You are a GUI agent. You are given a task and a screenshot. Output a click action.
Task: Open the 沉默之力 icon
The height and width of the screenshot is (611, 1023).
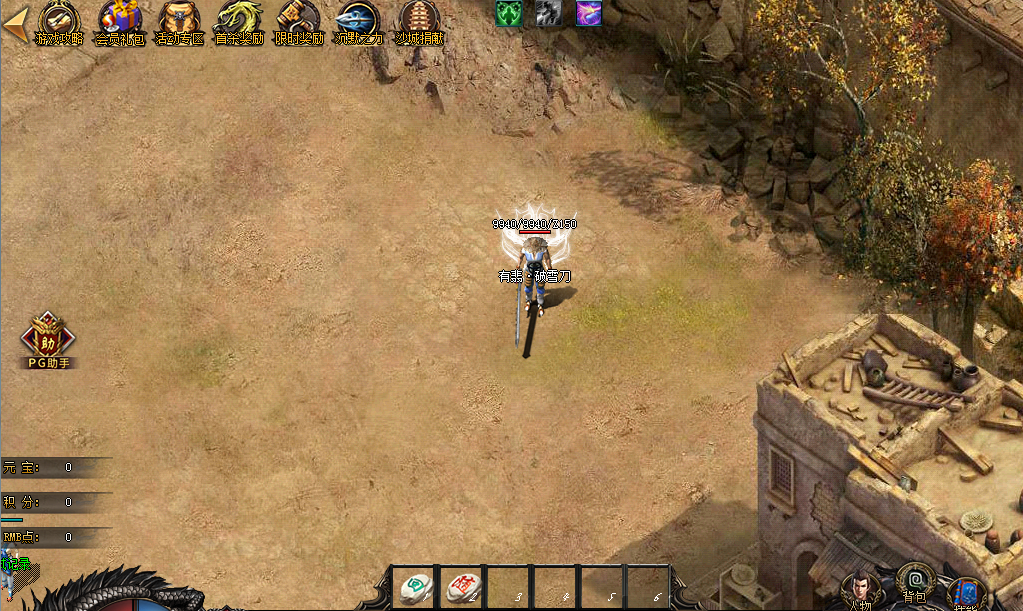pos(358,22)
